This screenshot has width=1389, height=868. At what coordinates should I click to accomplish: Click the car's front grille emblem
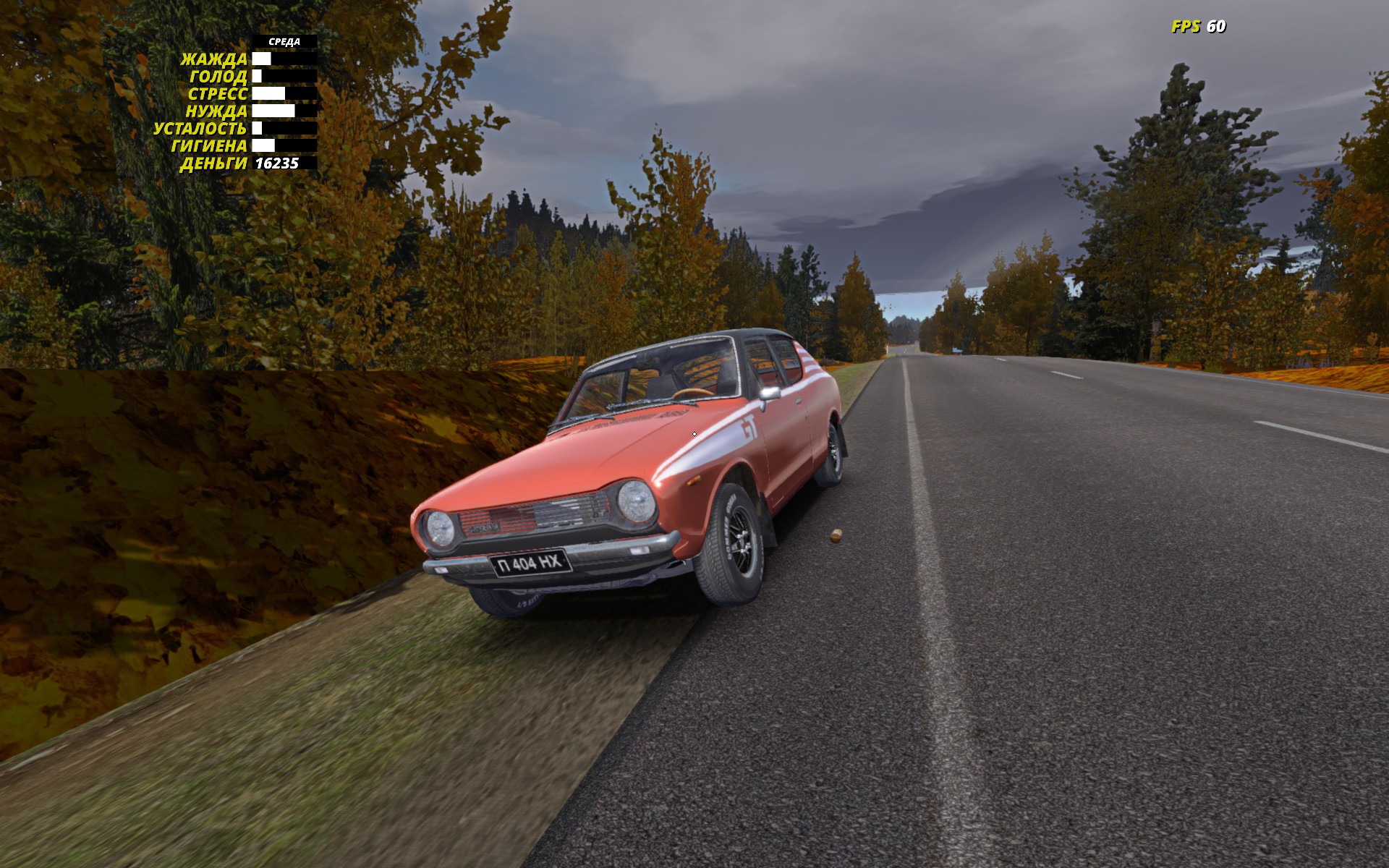coord(483,527)
